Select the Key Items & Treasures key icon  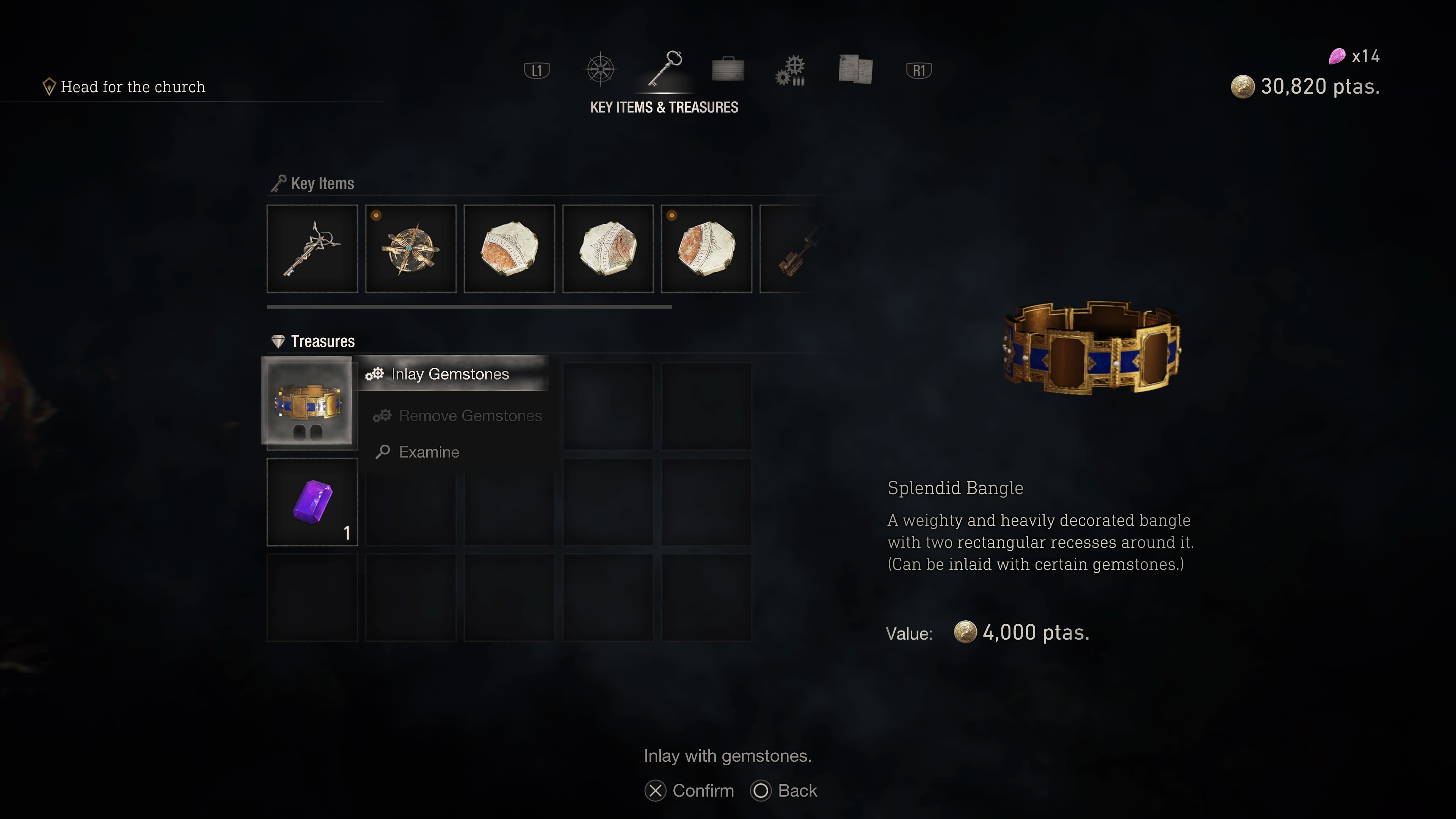coord(664,69)
